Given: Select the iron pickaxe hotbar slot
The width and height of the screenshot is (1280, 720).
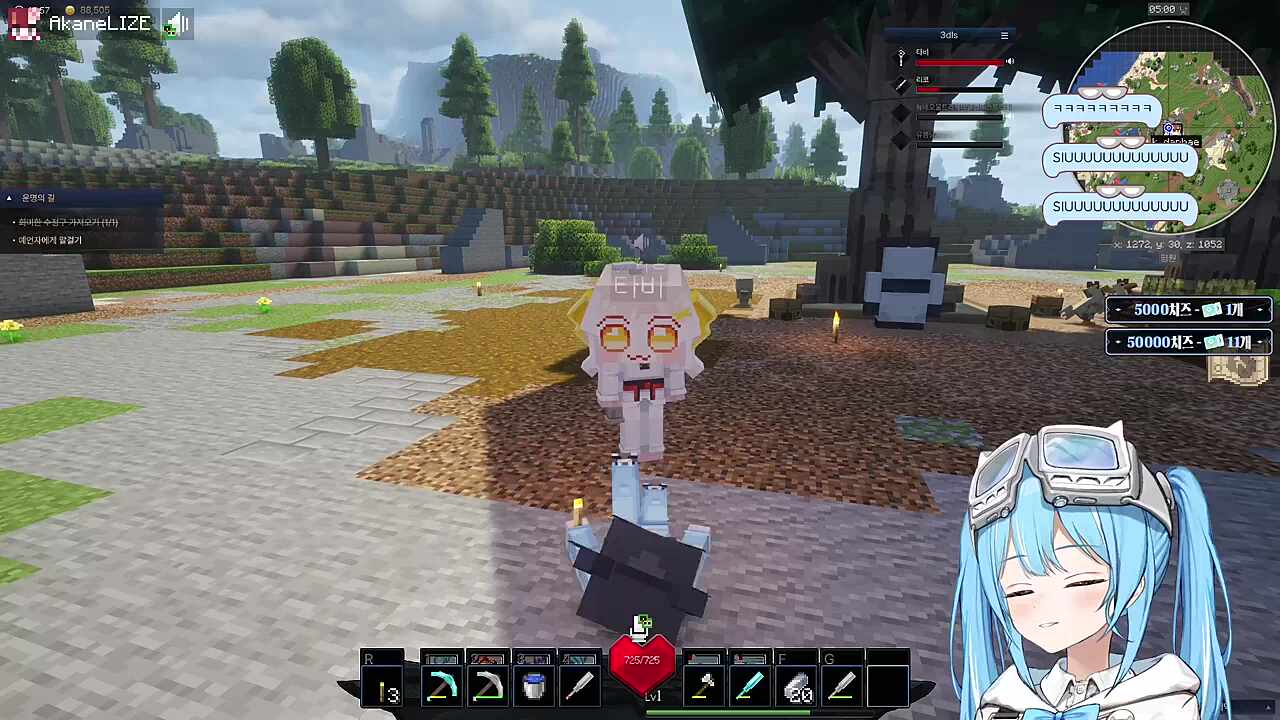Looking at the screenshot, I should click(488, 687).
